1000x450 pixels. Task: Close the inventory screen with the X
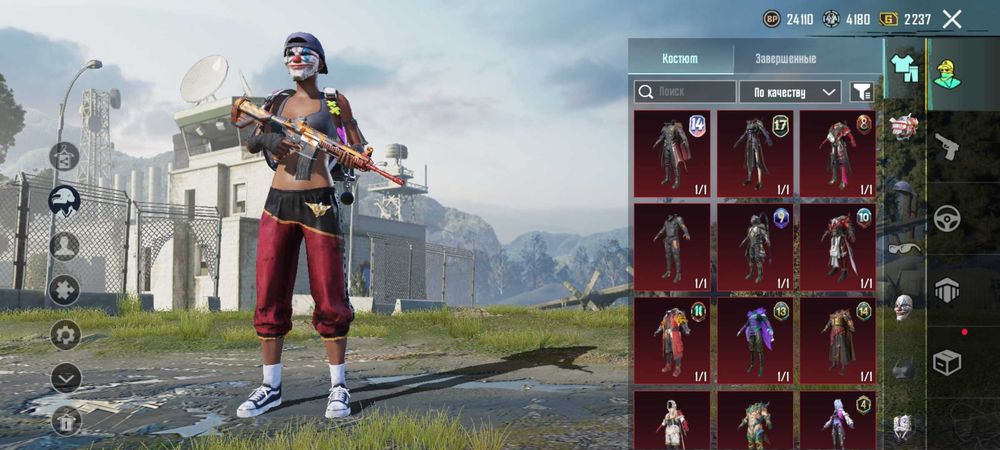coord(952,19)
